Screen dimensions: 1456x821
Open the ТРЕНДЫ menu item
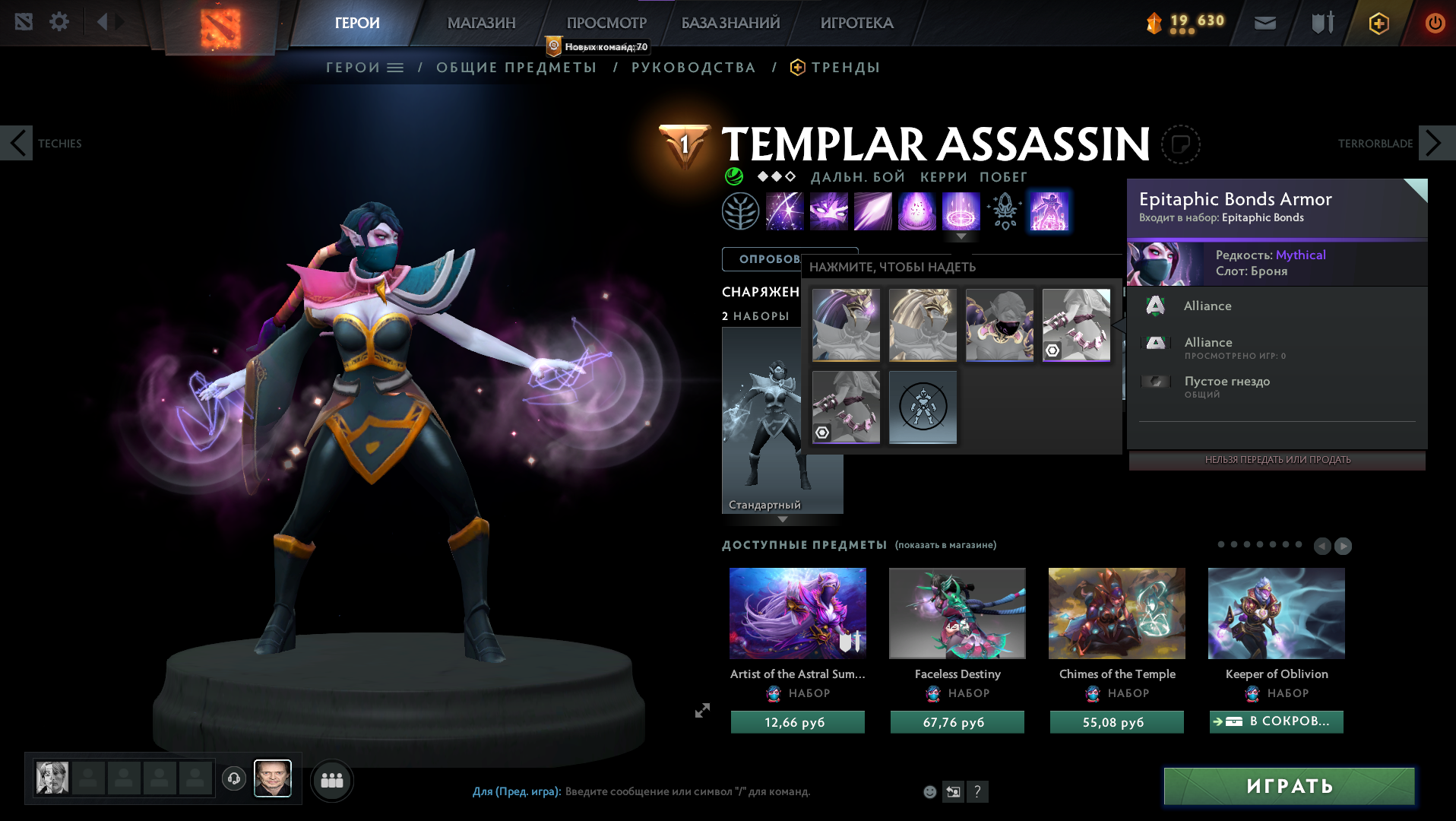845,67
